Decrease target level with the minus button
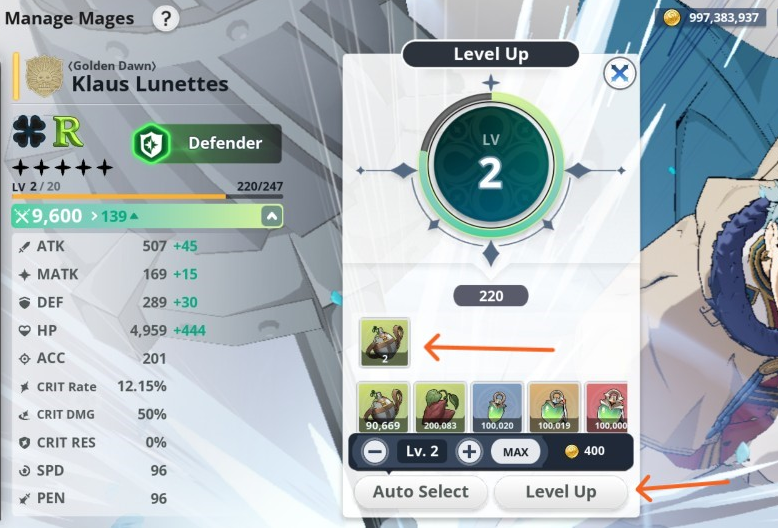 (375, 451)
